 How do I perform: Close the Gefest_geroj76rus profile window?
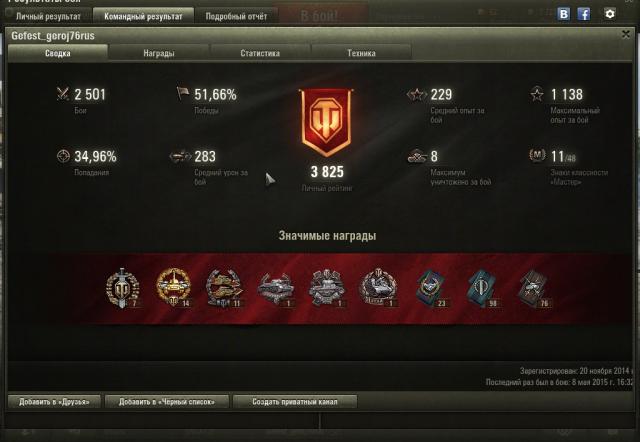626,35
